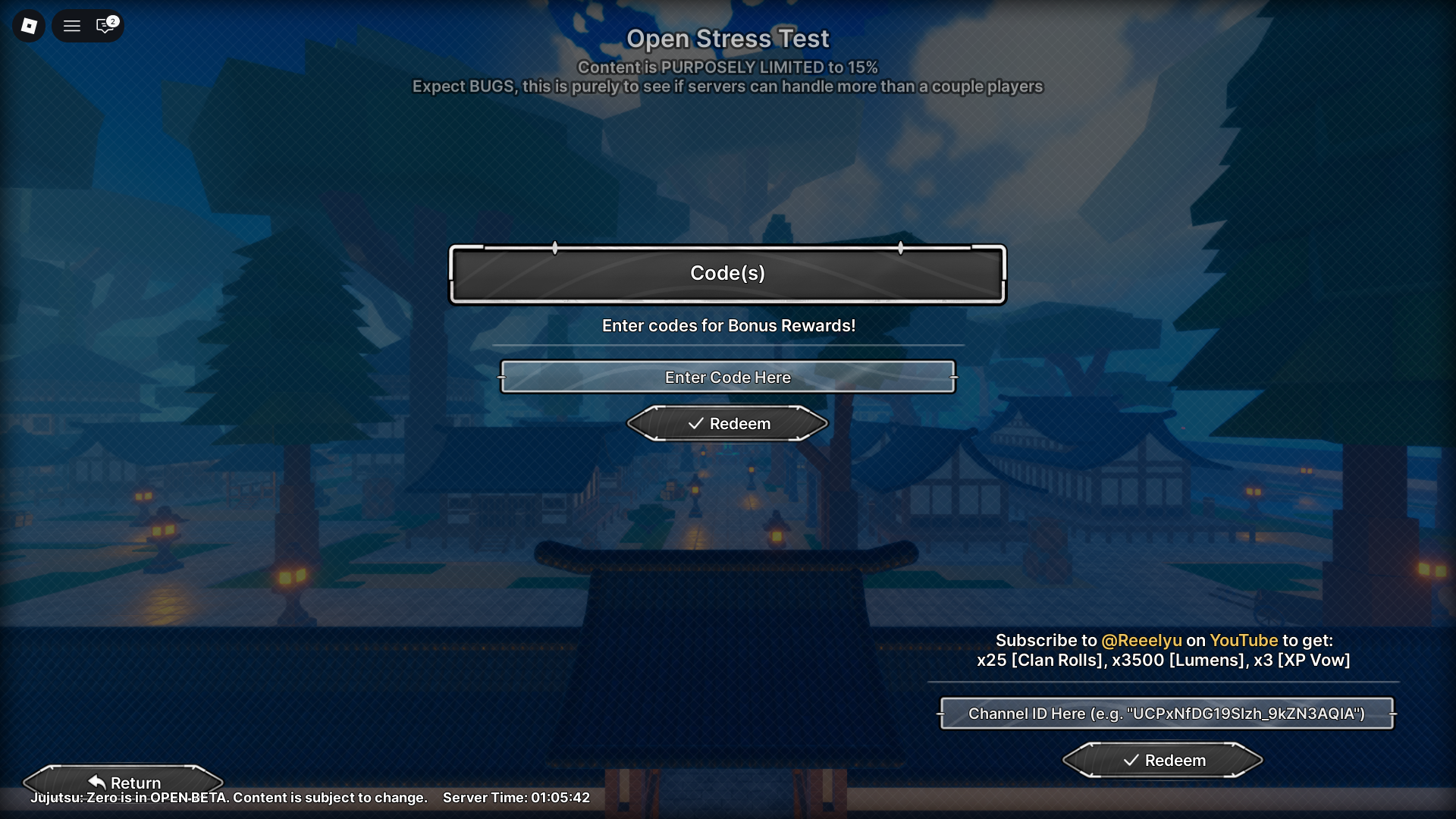Click the YouTube text in subscribe message
This screenshot has height=819, width=1456.
pyautogui.click(x=1244, y=640)
